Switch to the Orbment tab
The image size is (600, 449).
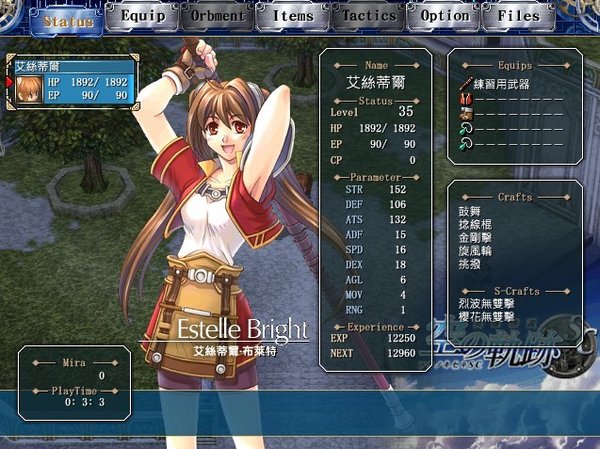[x=217, y=17]
